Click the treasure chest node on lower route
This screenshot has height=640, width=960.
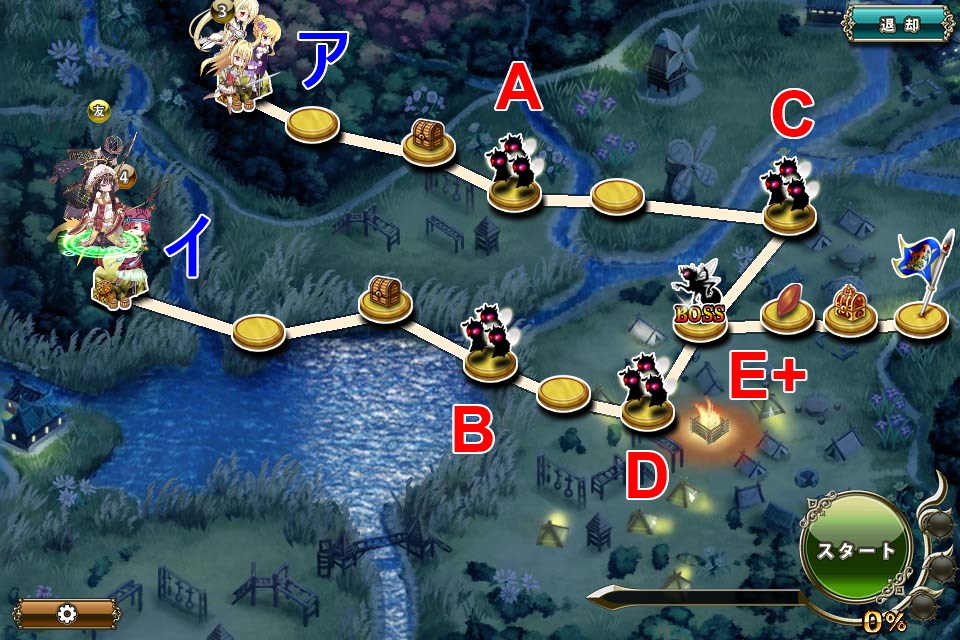[x=385, y=298]
